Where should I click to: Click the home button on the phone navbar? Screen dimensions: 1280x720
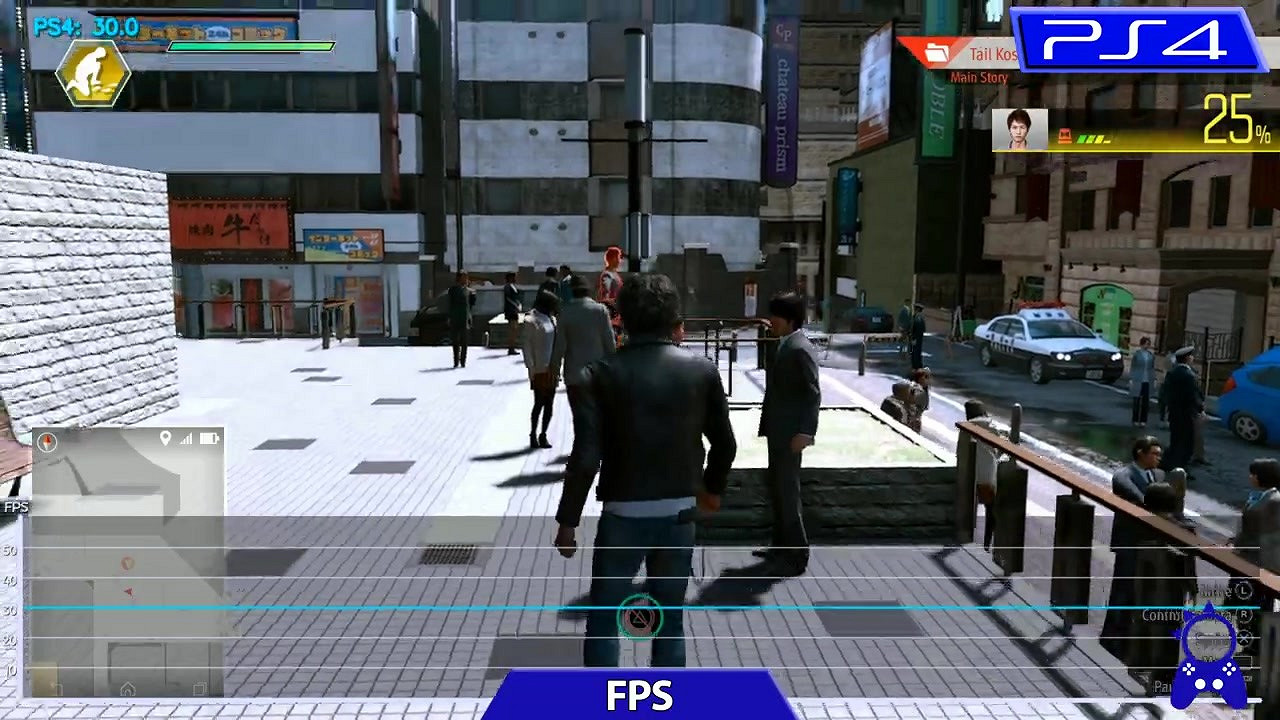(x=129, y=688)
